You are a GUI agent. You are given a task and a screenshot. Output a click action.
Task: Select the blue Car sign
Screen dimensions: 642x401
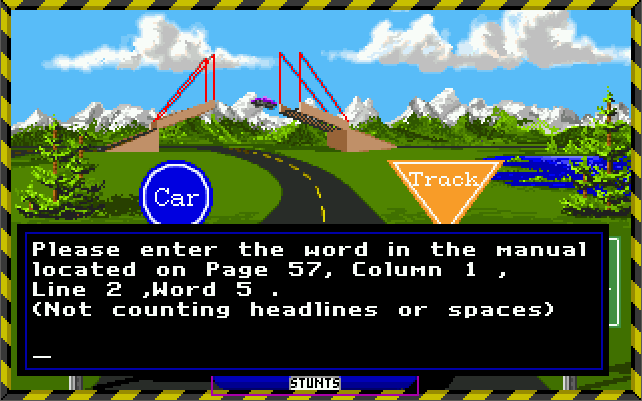click(x=176, y=196)
